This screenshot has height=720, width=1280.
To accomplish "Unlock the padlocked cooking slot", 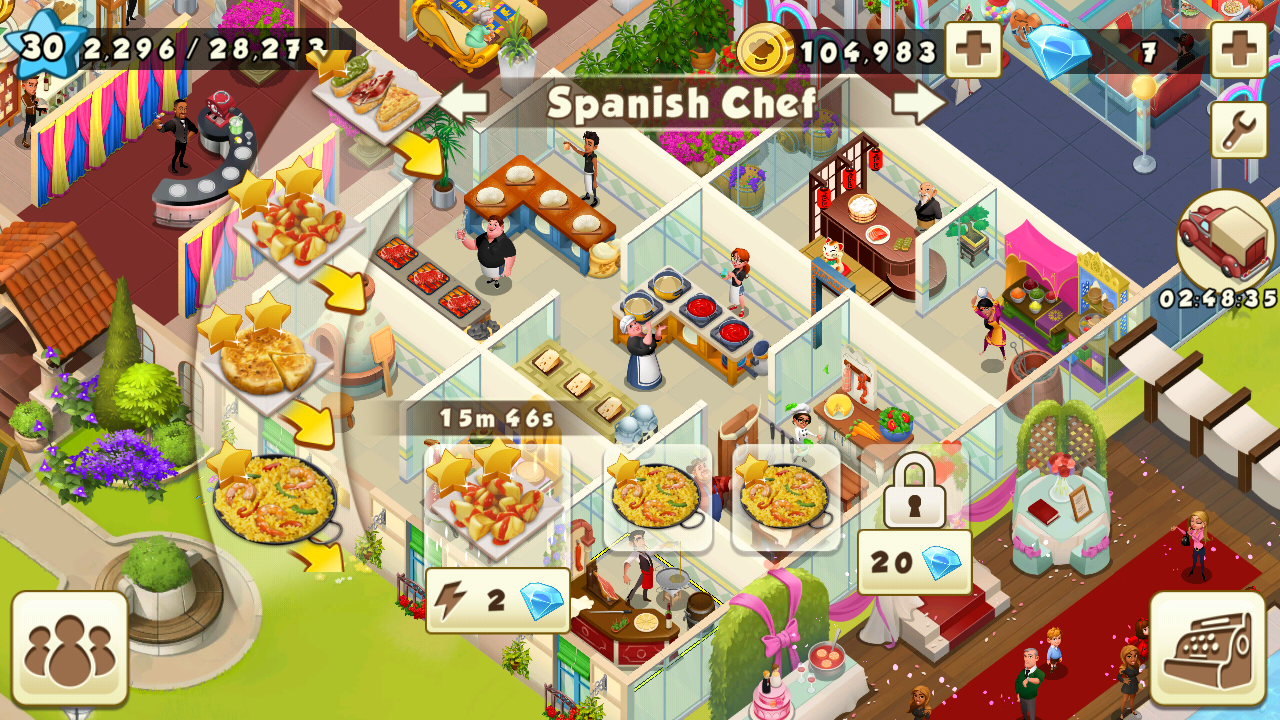I will [x=914, y=490].
